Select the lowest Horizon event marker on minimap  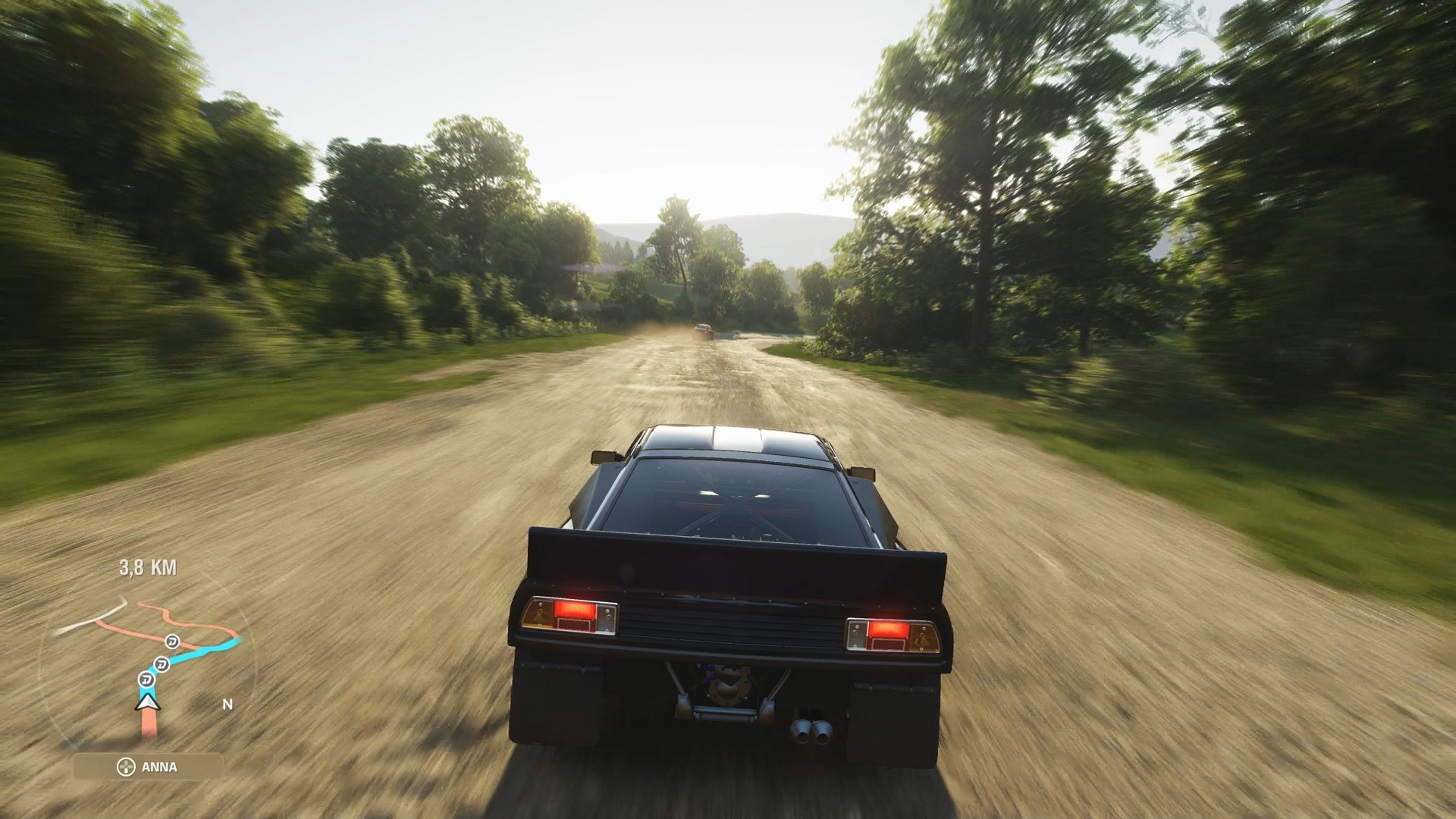coord(146,679)
